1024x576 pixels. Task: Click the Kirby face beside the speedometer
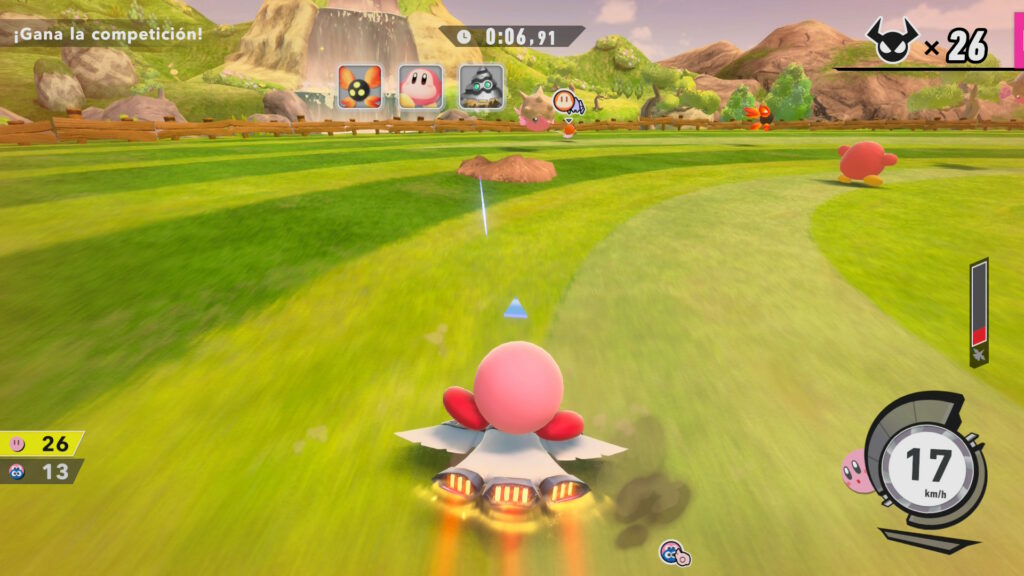click(x=856, y=471)
